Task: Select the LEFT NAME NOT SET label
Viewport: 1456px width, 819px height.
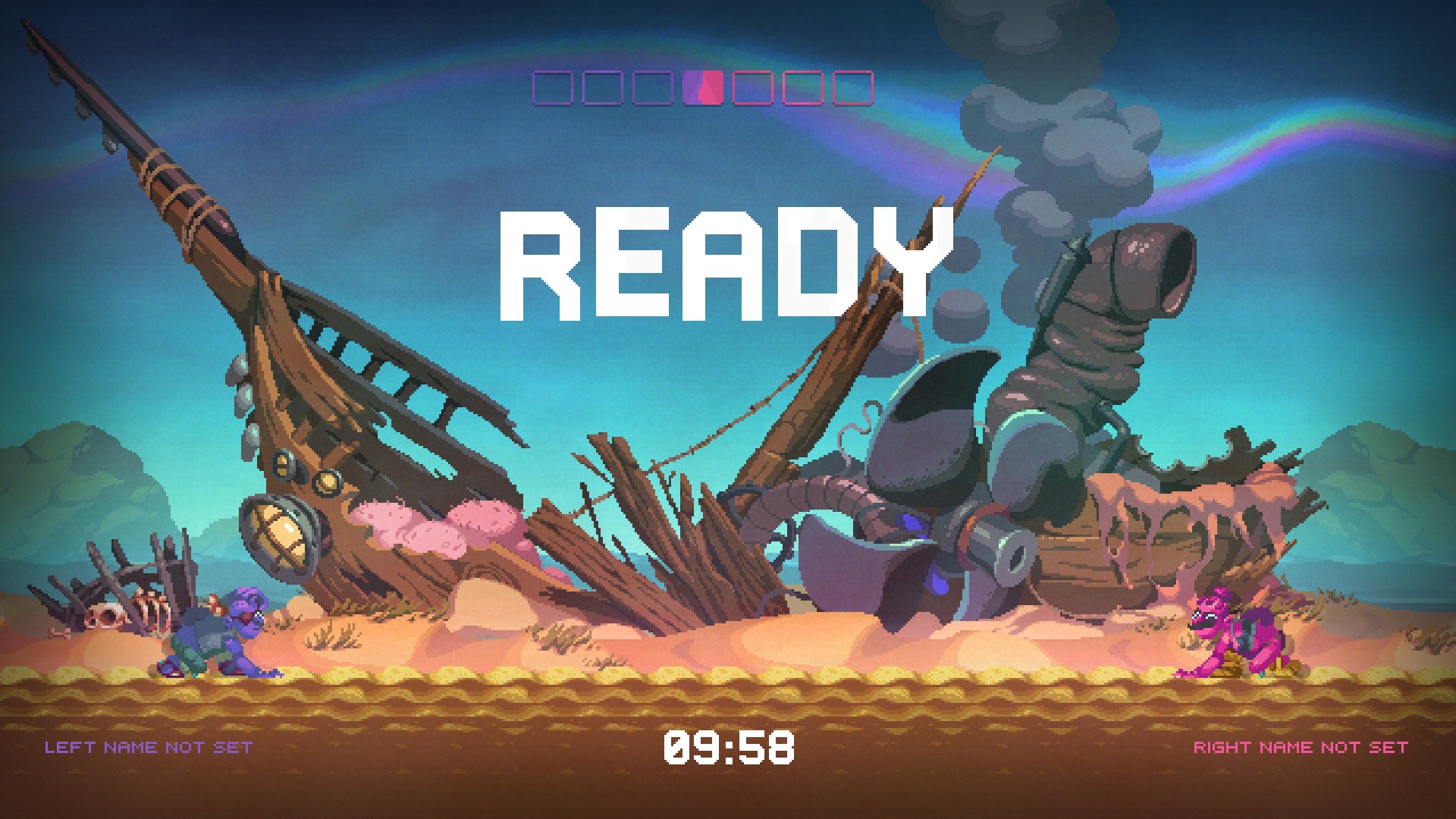Action: 149,747
